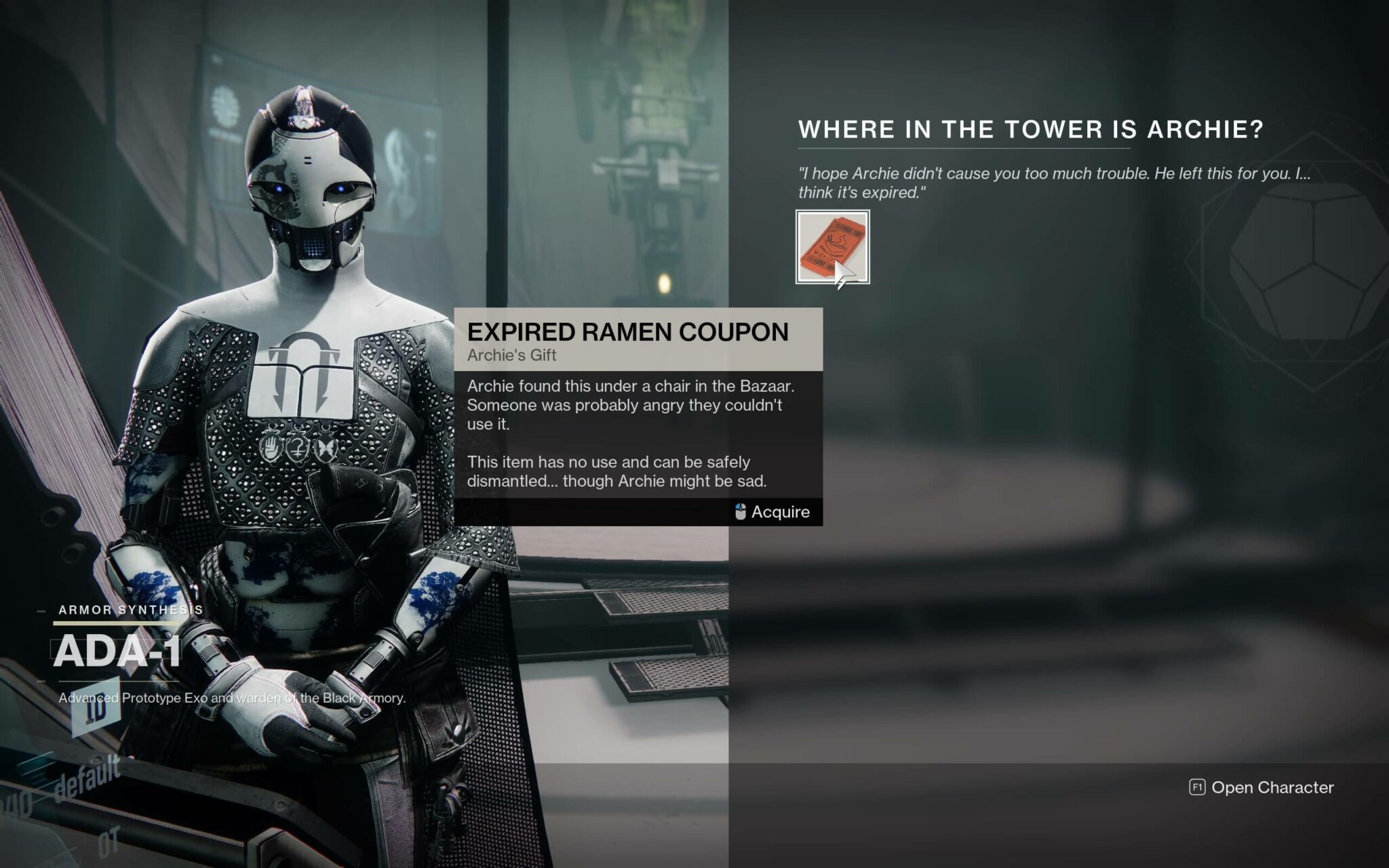Click the F1 key icon near Open Character
The image size is (1389, 868).
click(x=1198, y=788)
